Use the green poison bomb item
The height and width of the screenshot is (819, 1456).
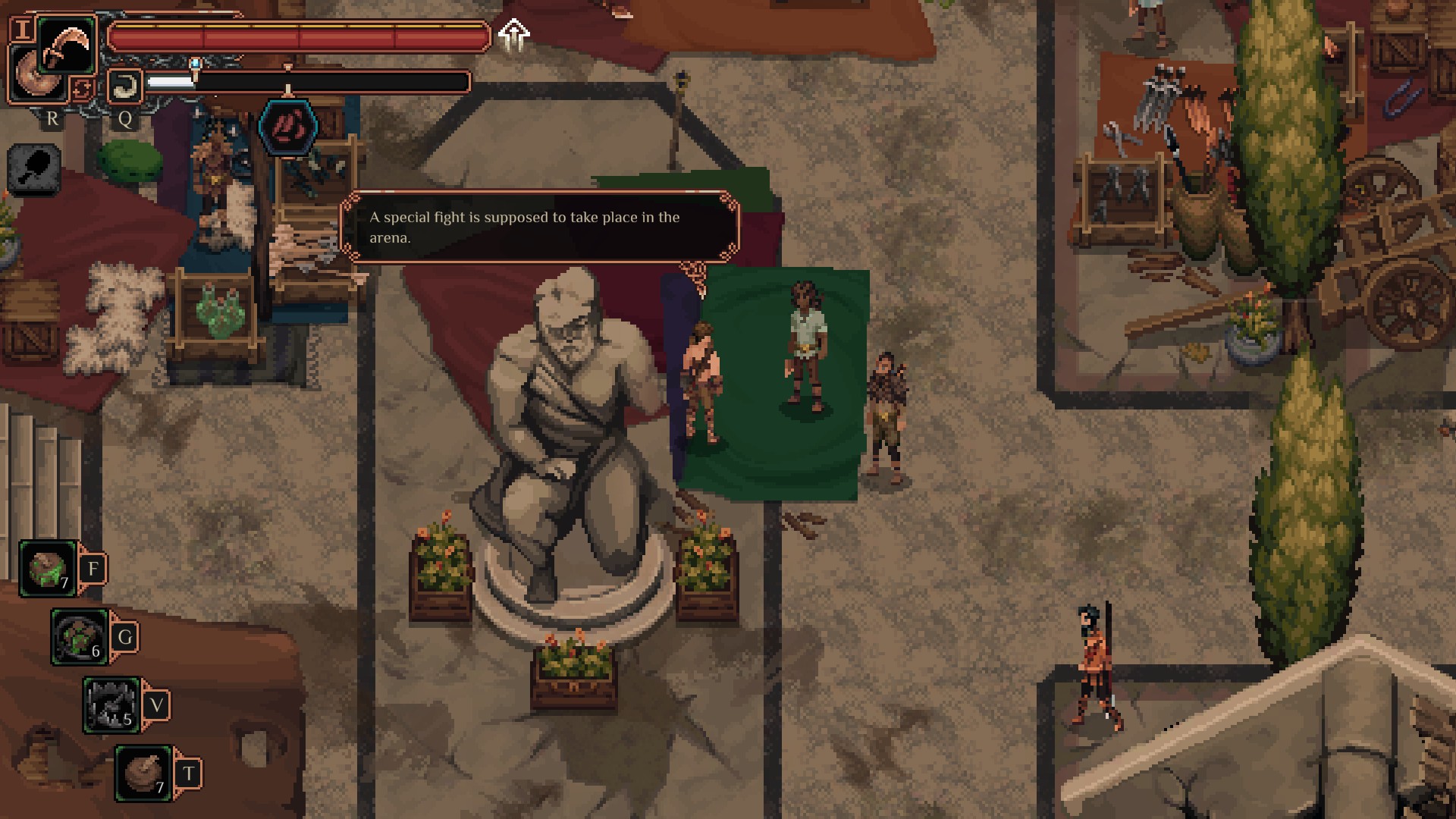click(47, 568)
